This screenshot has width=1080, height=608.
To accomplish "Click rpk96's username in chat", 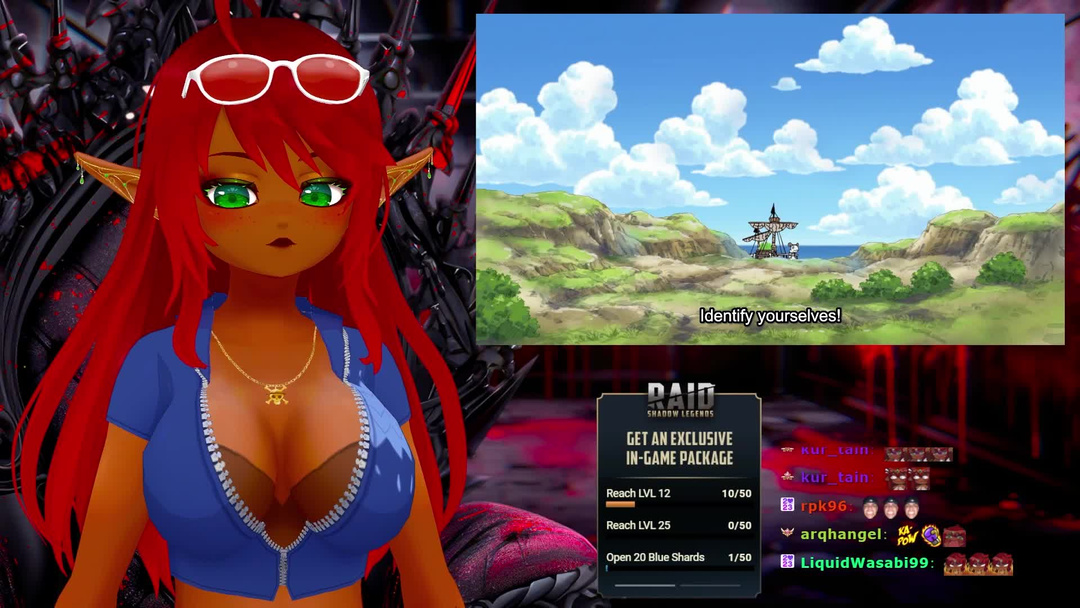I will [825, 506].
